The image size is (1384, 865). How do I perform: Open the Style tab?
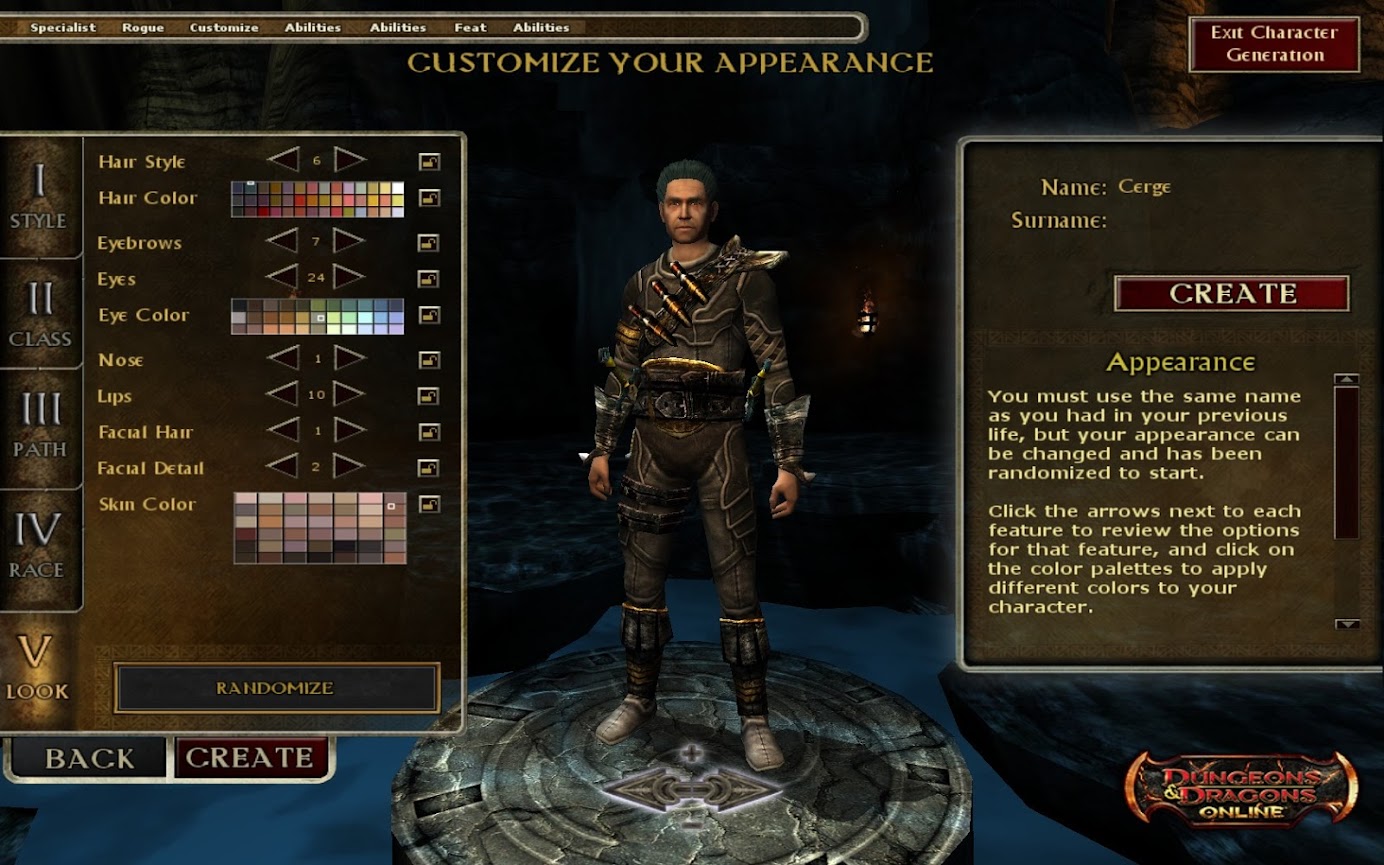click(x=39, y=197)
